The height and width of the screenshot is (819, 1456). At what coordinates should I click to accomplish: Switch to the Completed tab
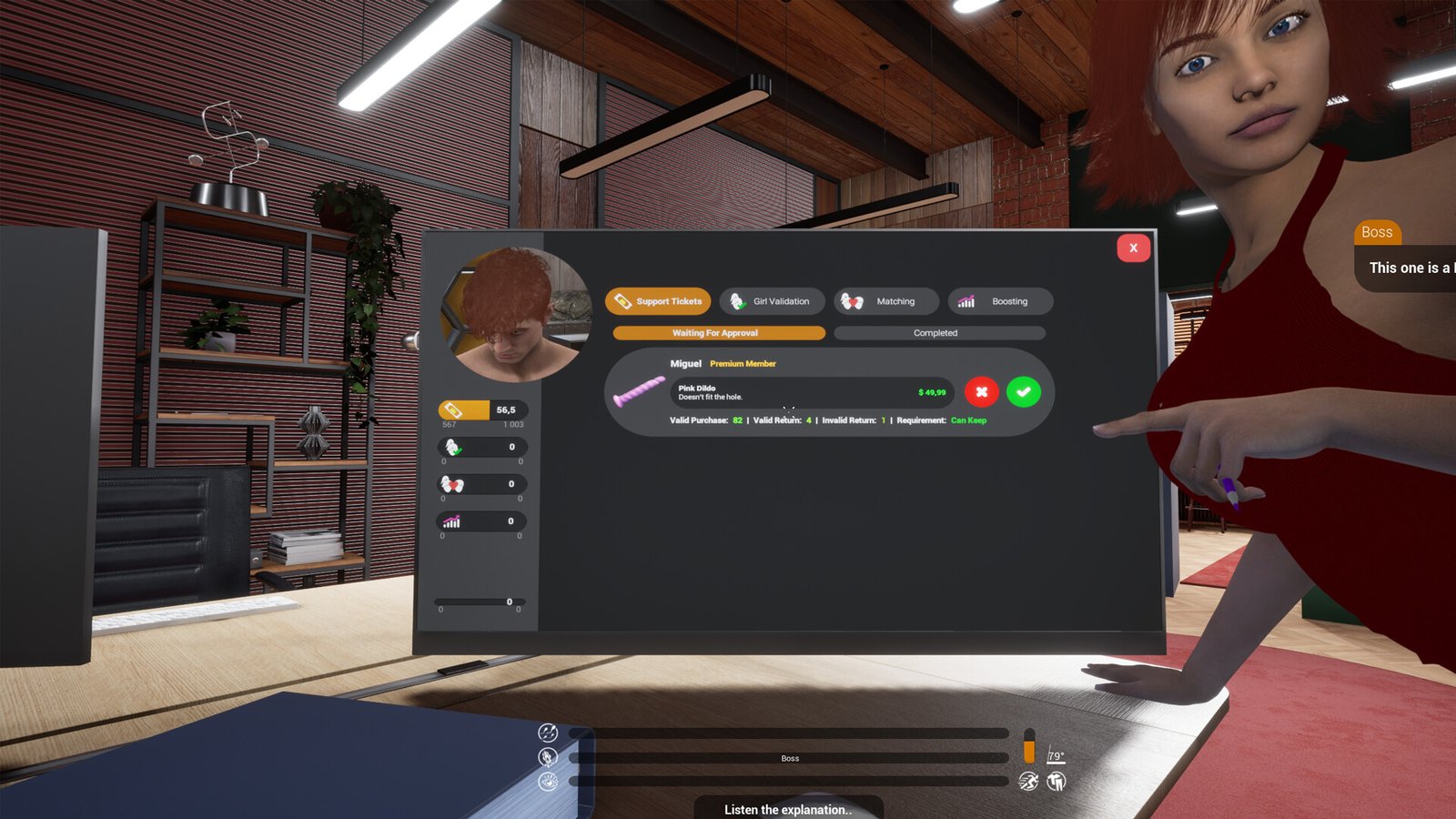coord(935,332)
